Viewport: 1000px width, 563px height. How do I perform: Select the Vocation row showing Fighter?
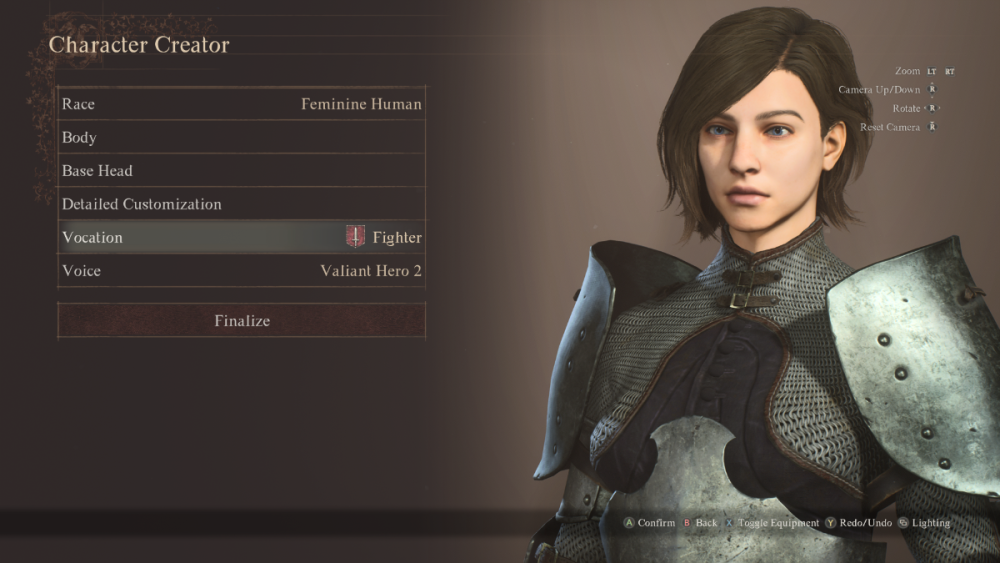tap(241, 237)
